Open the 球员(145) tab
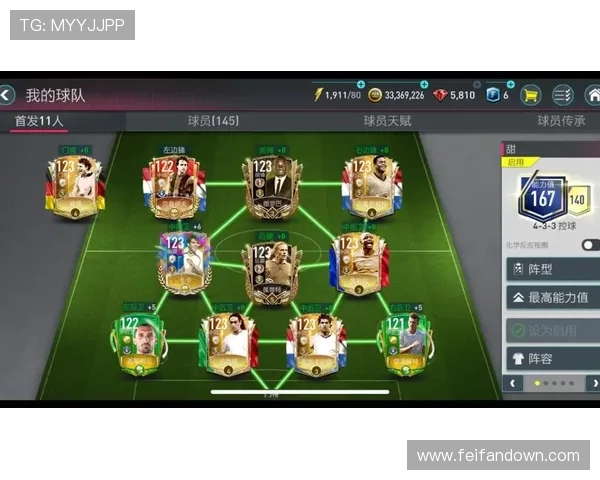This screenshot has width=600, height=480. tap(213, 121)
